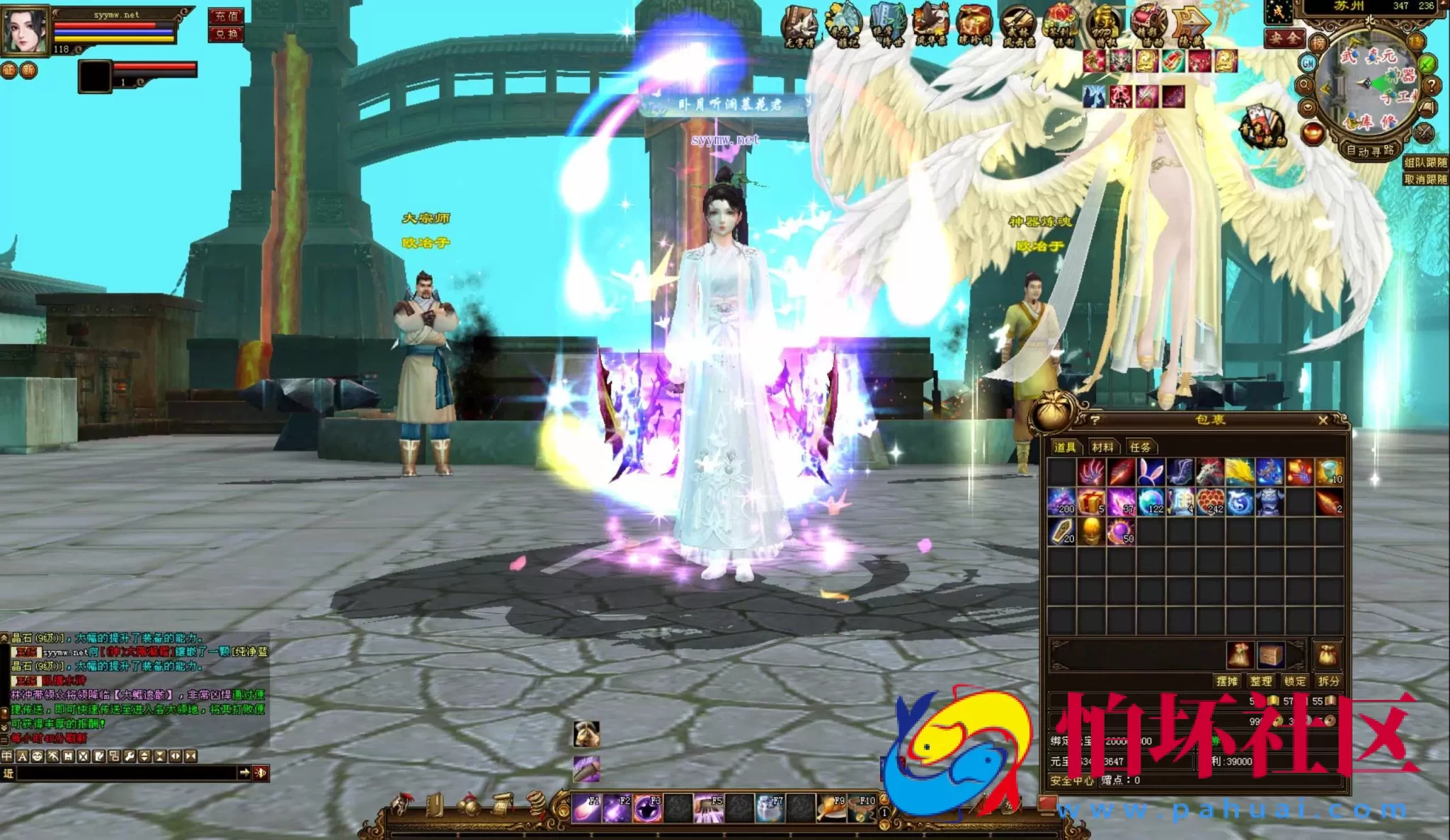The height and width of the screenshot is (840, 1450).
Task: Toggle the 锁定 lock button
Action: coord(1294,681)
